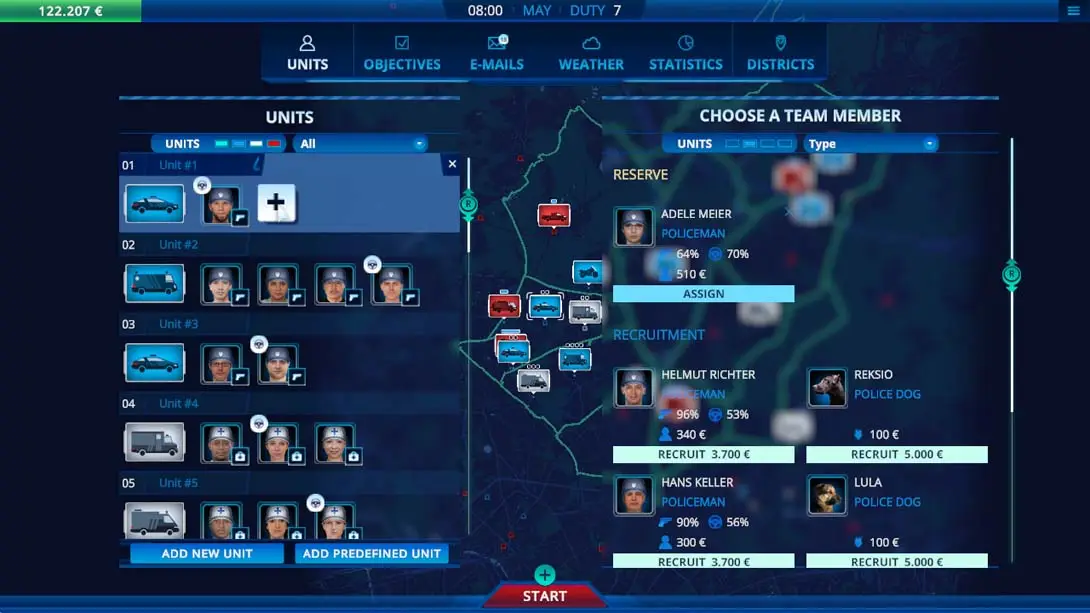Close Unit #1 with the X
1090x613 pixels.
[x=452, y=164]
